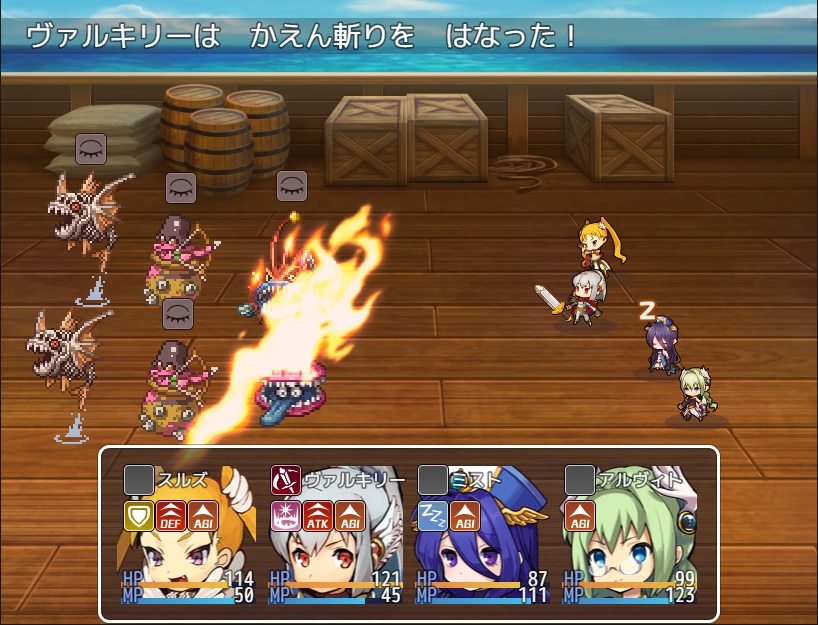Image resolution: width=818 pixels, height=625 pixels.
Task: Click the sword action icon beside ヴァルキリー's name
Action: [x=285, y=481]
